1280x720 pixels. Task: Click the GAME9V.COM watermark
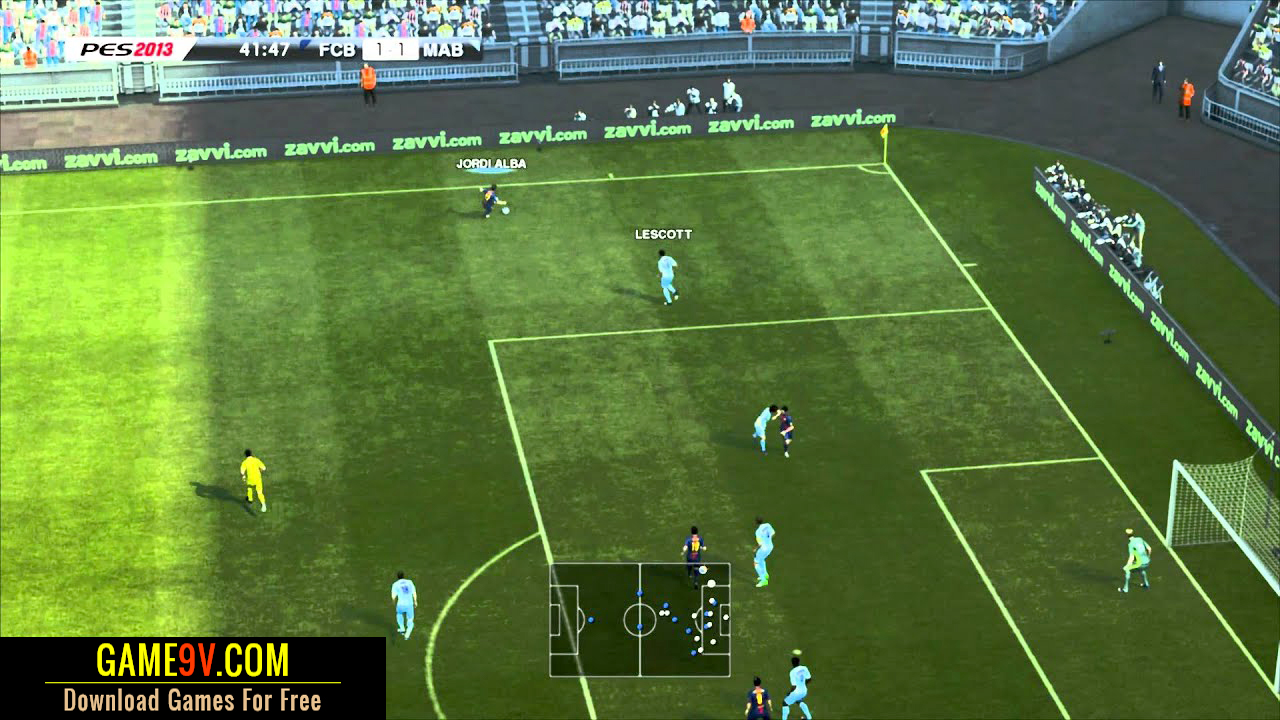[x=190, y=660]
